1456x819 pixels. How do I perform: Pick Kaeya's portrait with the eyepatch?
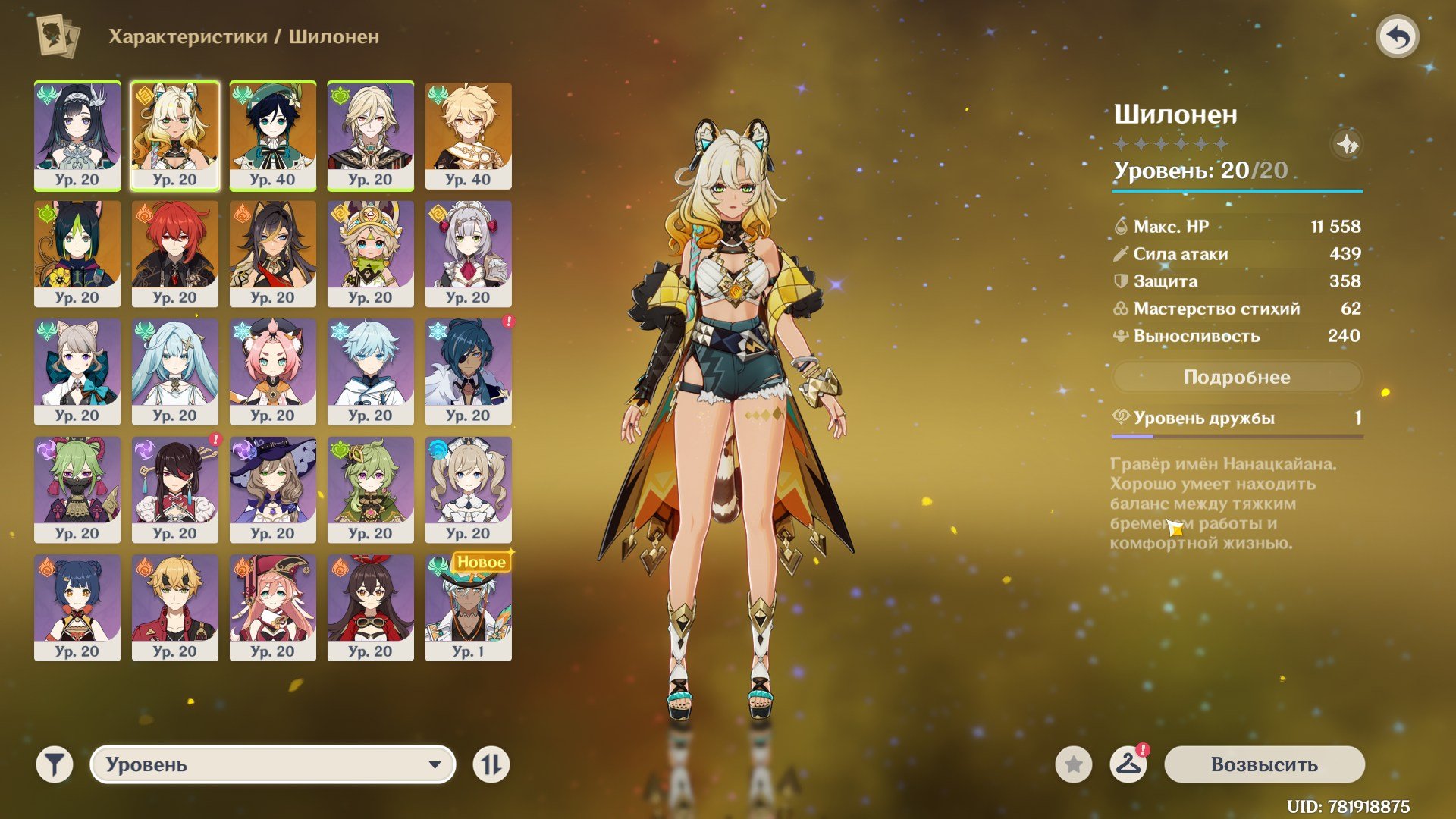[x=468, y=372]
